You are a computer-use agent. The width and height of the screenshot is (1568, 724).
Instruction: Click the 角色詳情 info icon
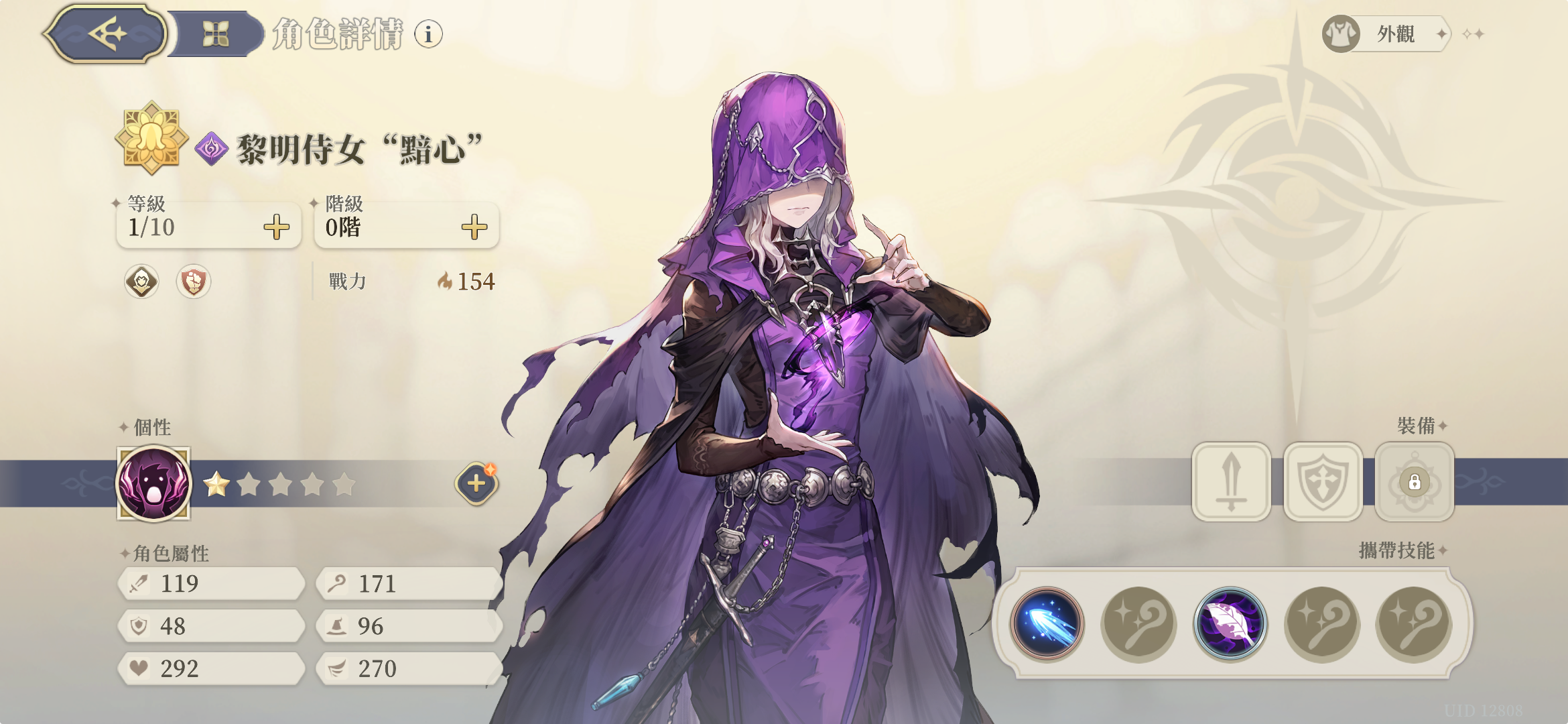[427, 34]
